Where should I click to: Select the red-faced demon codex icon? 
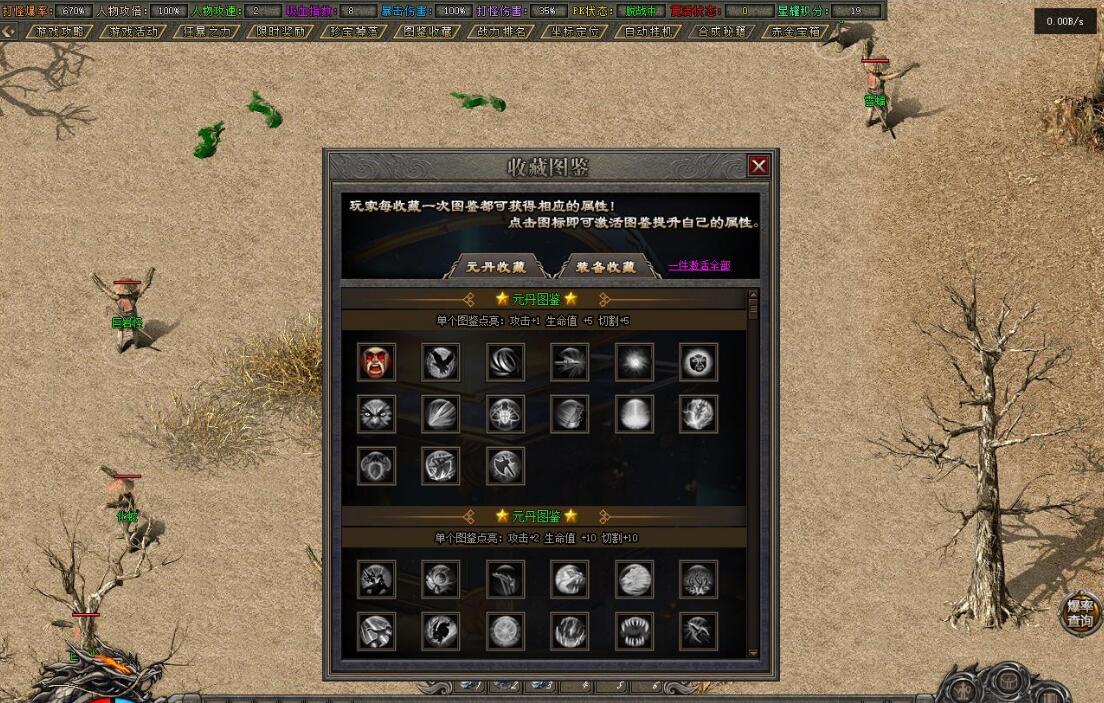pos(377,362)
